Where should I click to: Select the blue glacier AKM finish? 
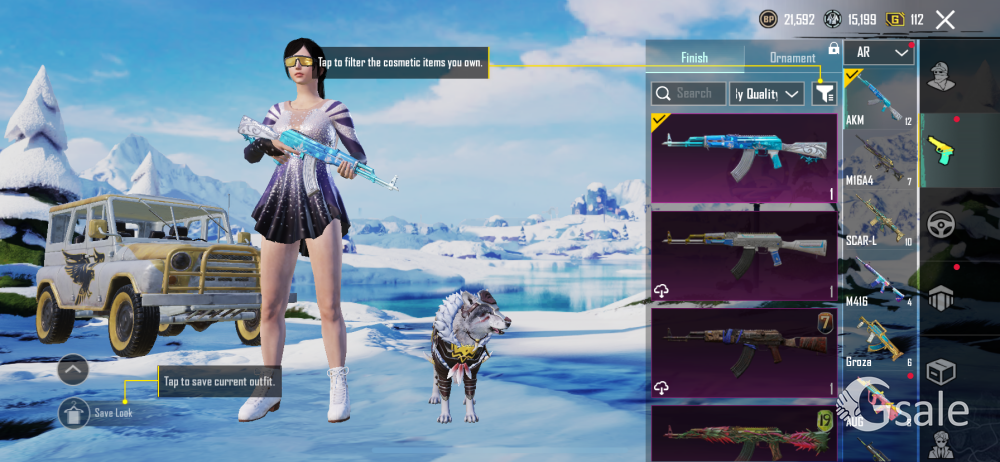(743, 157)
